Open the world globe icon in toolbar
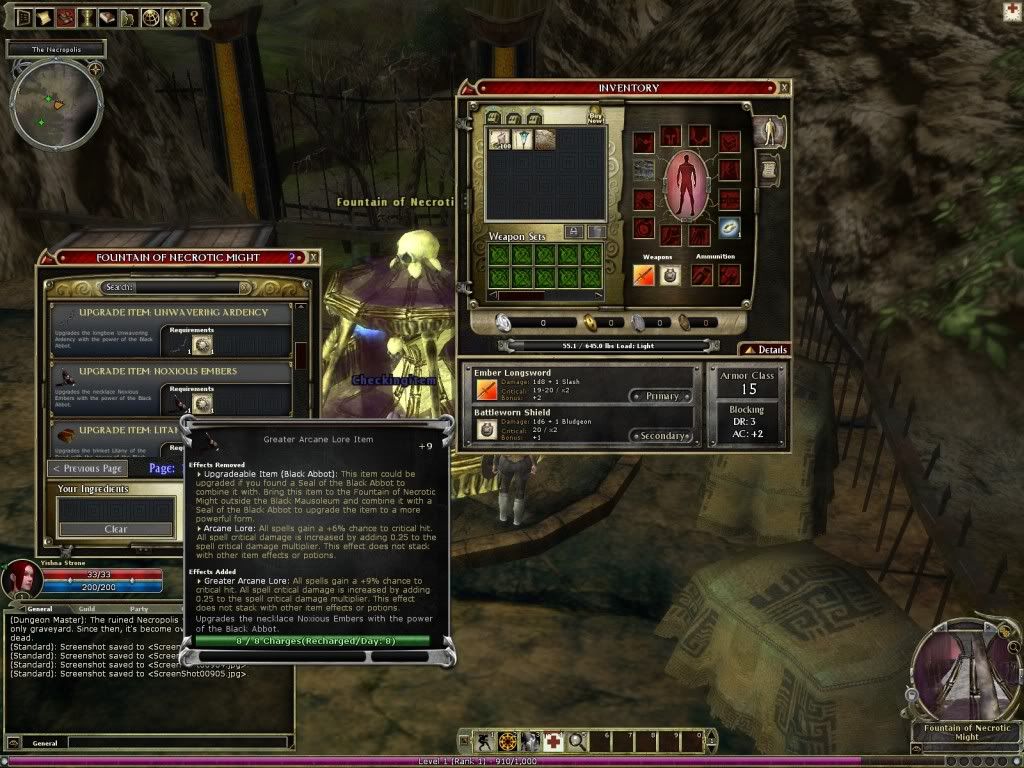Screen dimensions: 1024x768 pyautogui.click(x=150, y=17)
